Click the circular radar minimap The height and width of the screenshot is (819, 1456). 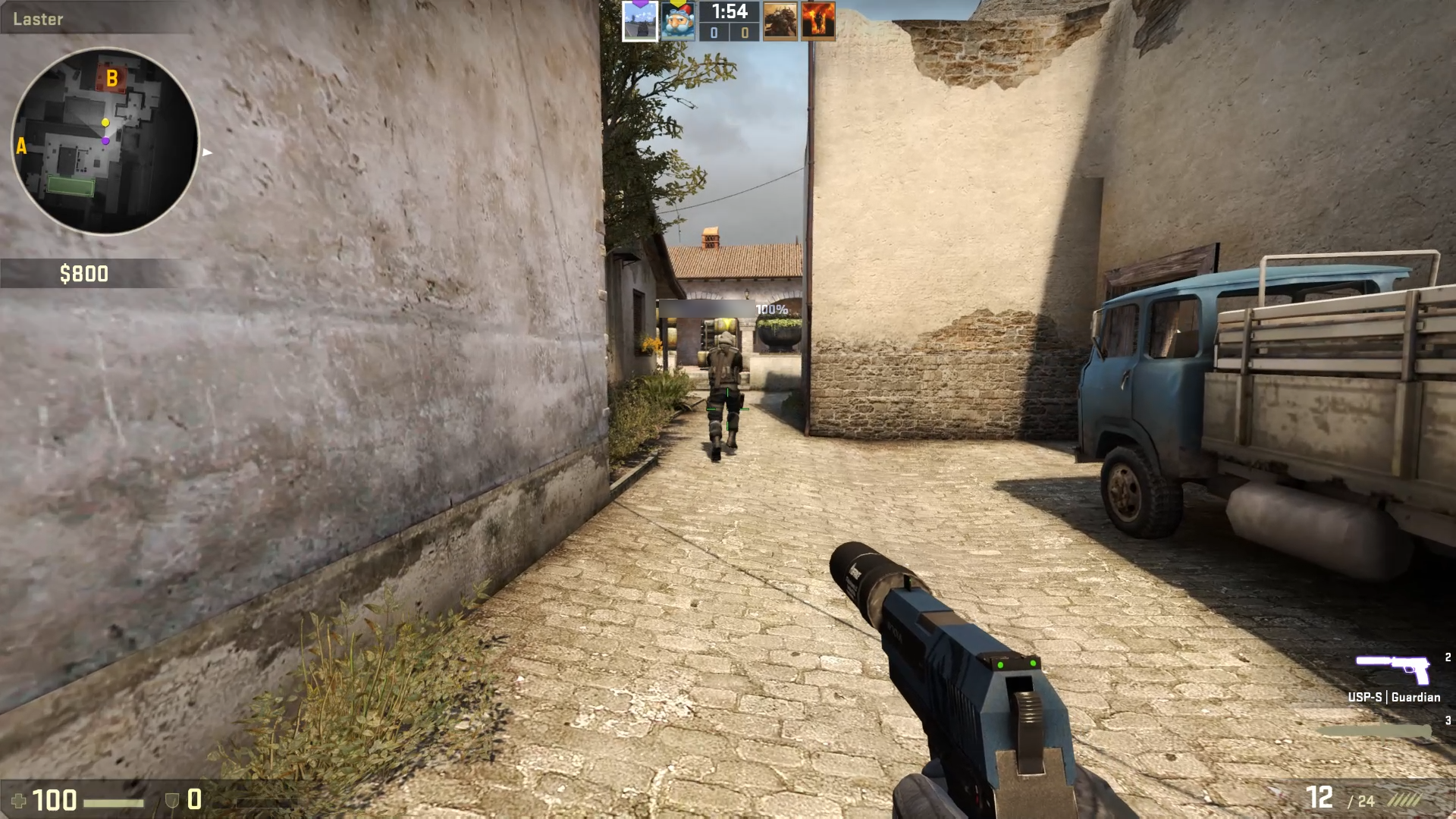[105, 141]
